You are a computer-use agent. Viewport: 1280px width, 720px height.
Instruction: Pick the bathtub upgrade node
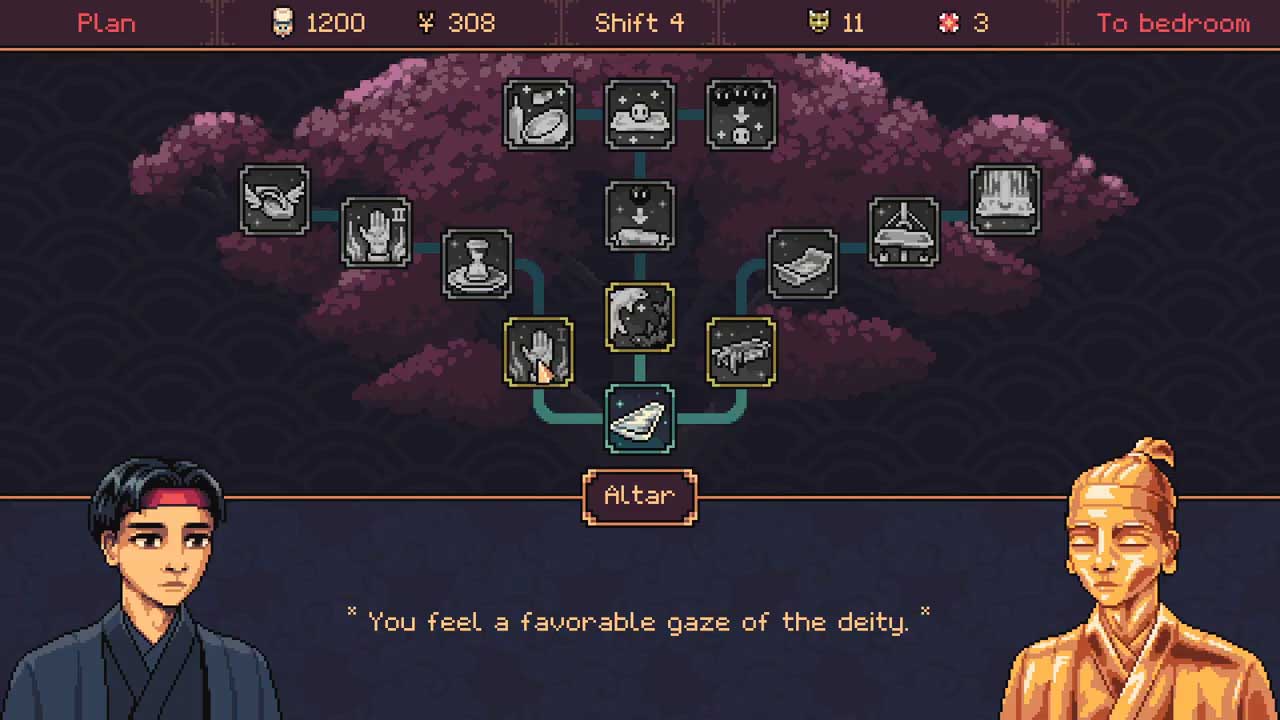tap(802, 264)
